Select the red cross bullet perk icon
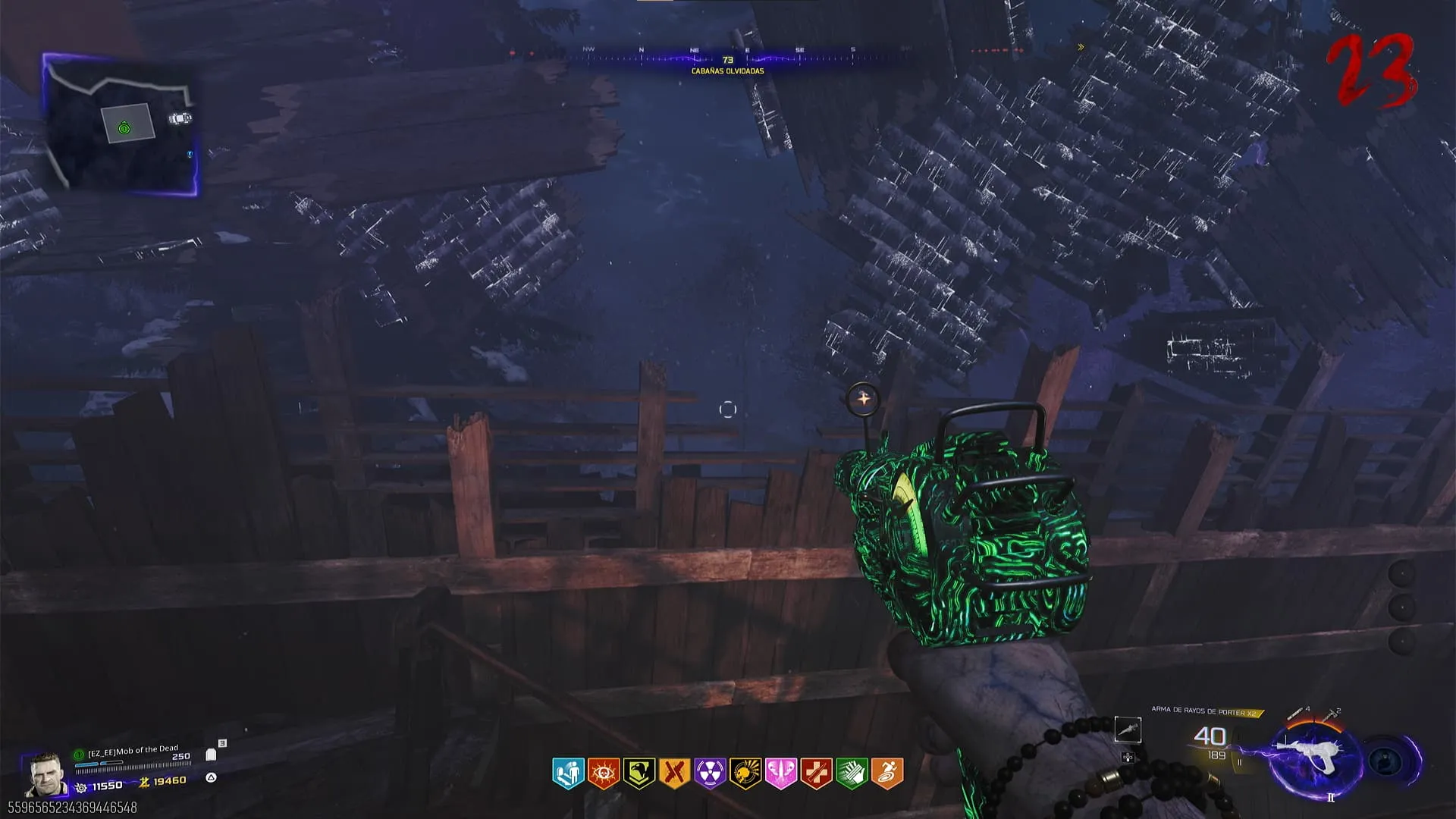Screen dimensions: 1456x819 tap(816, 773)
